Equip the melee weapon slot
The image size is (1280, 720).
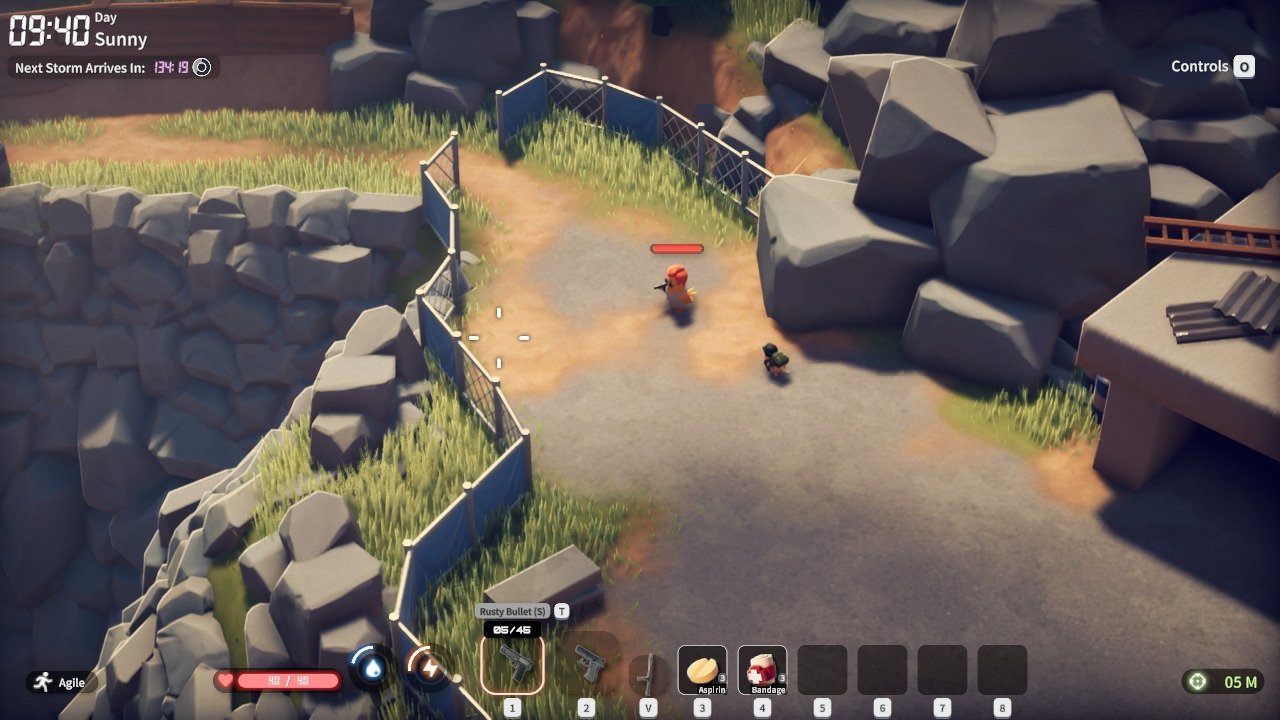649,671
